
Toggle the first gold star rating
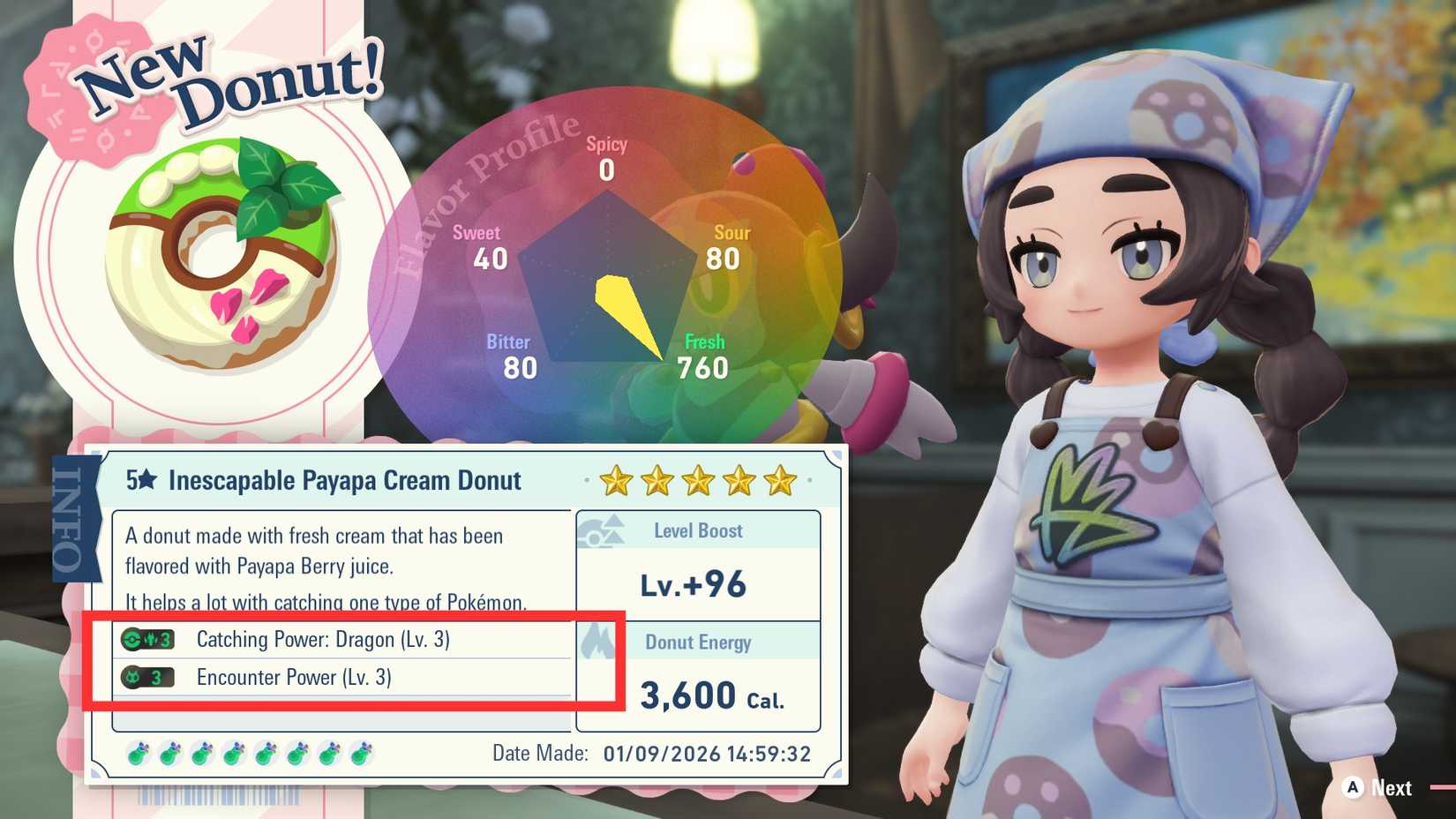615,481
